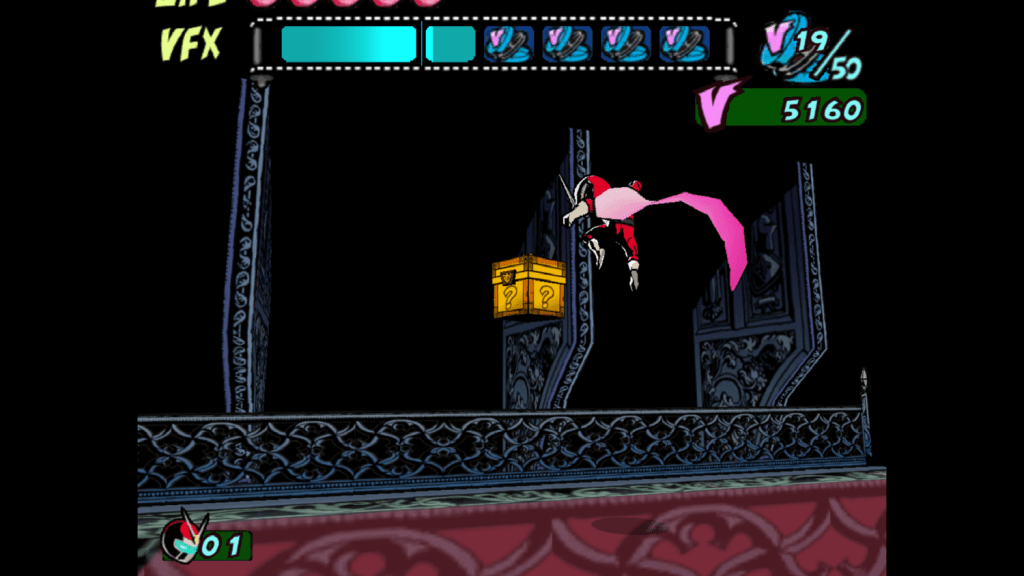1024x576 pixels.
Task: Click the pink V viewtifuls points icon
Action: click(720, 107)
